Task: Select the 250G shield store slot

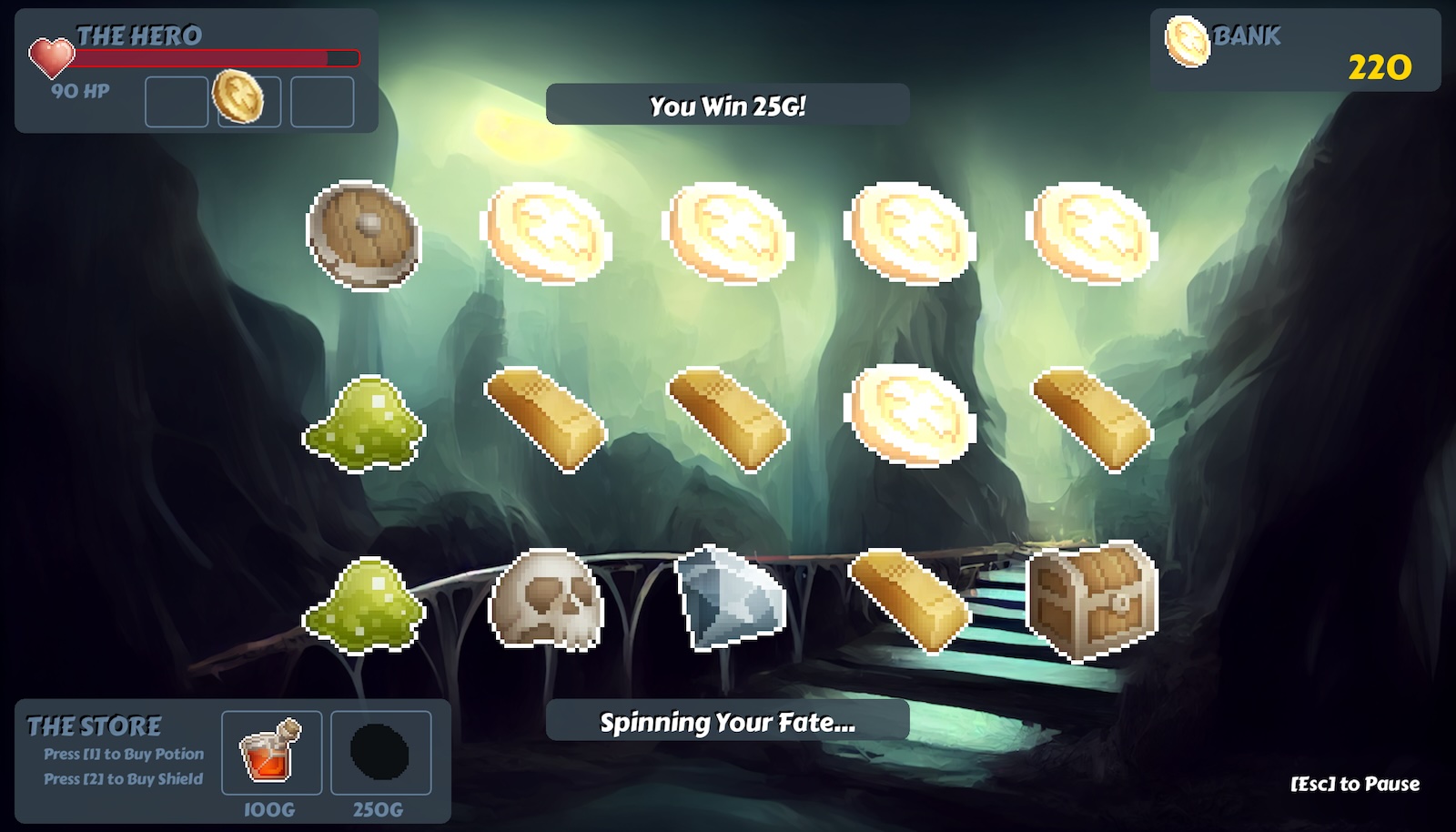Action: (x=380, y=753)
